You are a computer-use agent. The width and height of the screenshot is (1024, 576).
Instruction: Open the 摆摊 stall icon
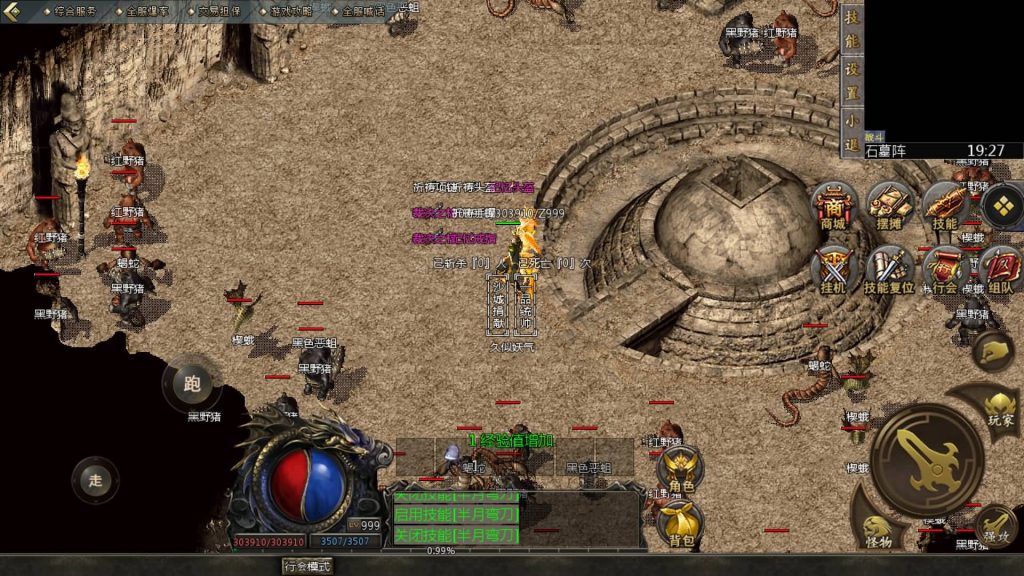pos(888,207)
